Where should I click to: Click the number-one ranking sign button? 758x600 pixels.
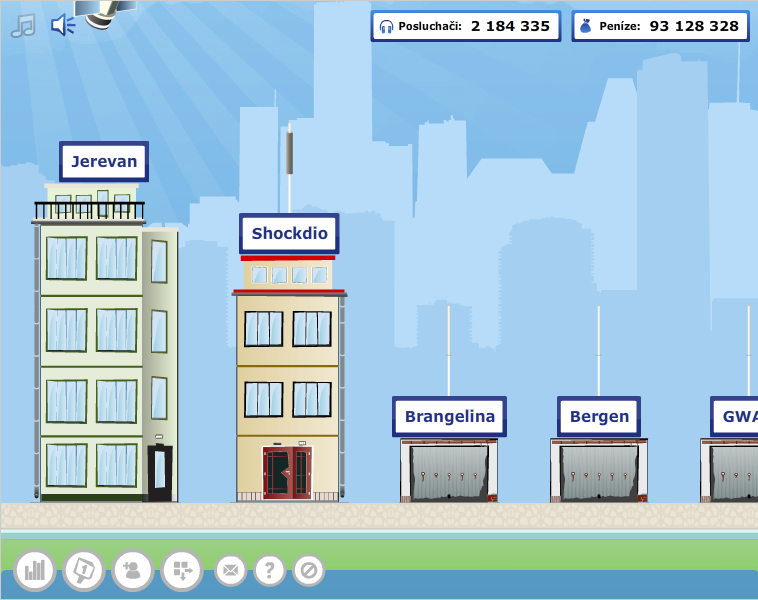84,570
